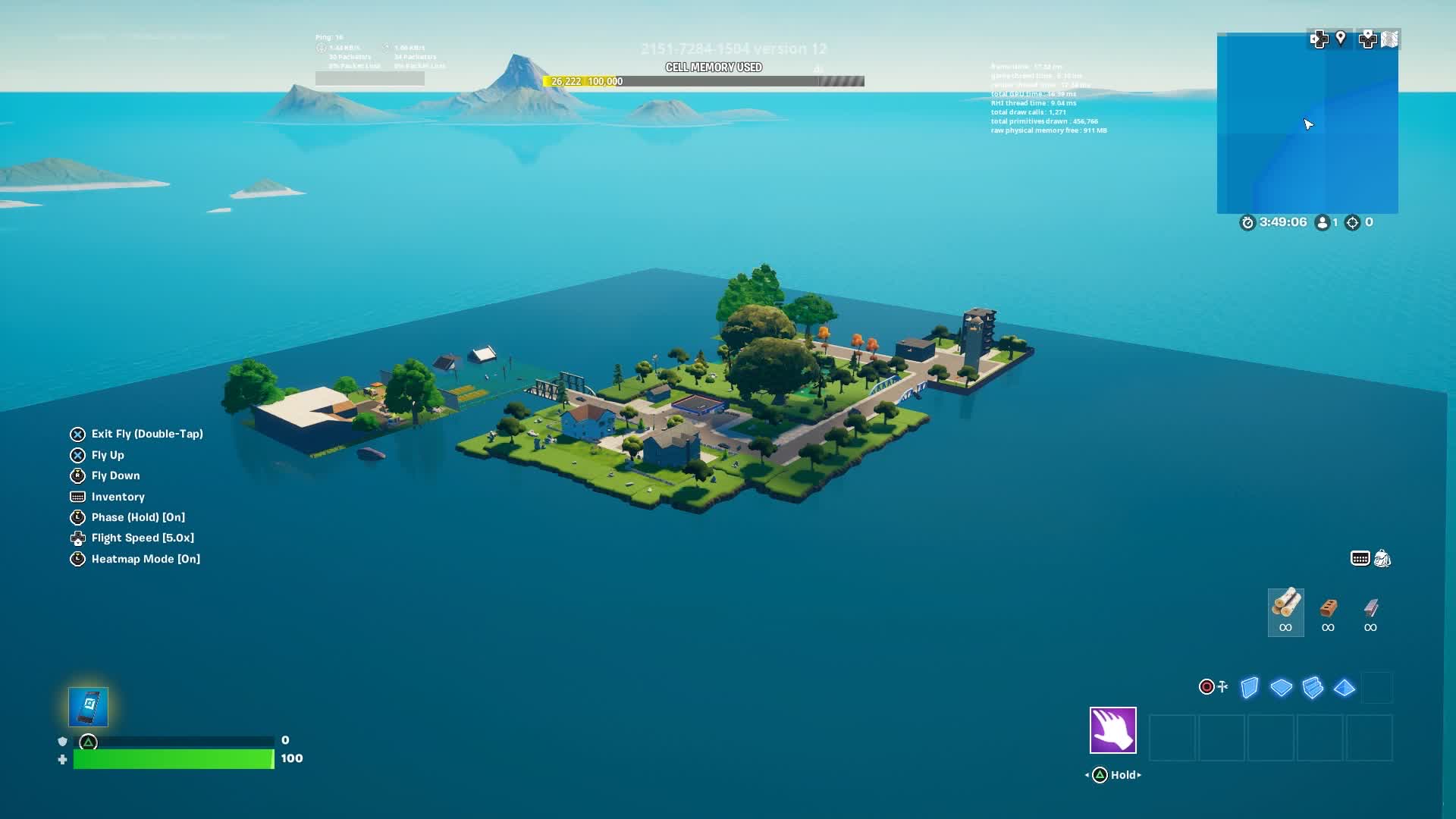Click the location pin icon on the minimap
Viewport: 1456px width, 819px height.
coord(1341,39)
